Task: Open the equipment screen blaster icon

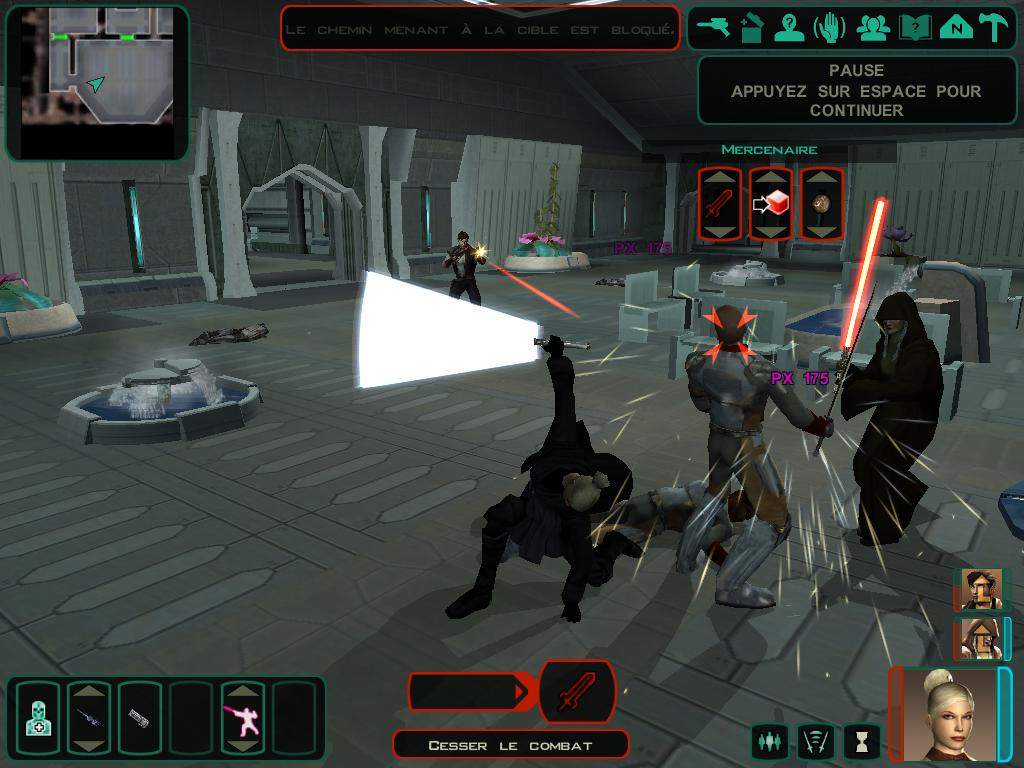Action: (715, 28)
